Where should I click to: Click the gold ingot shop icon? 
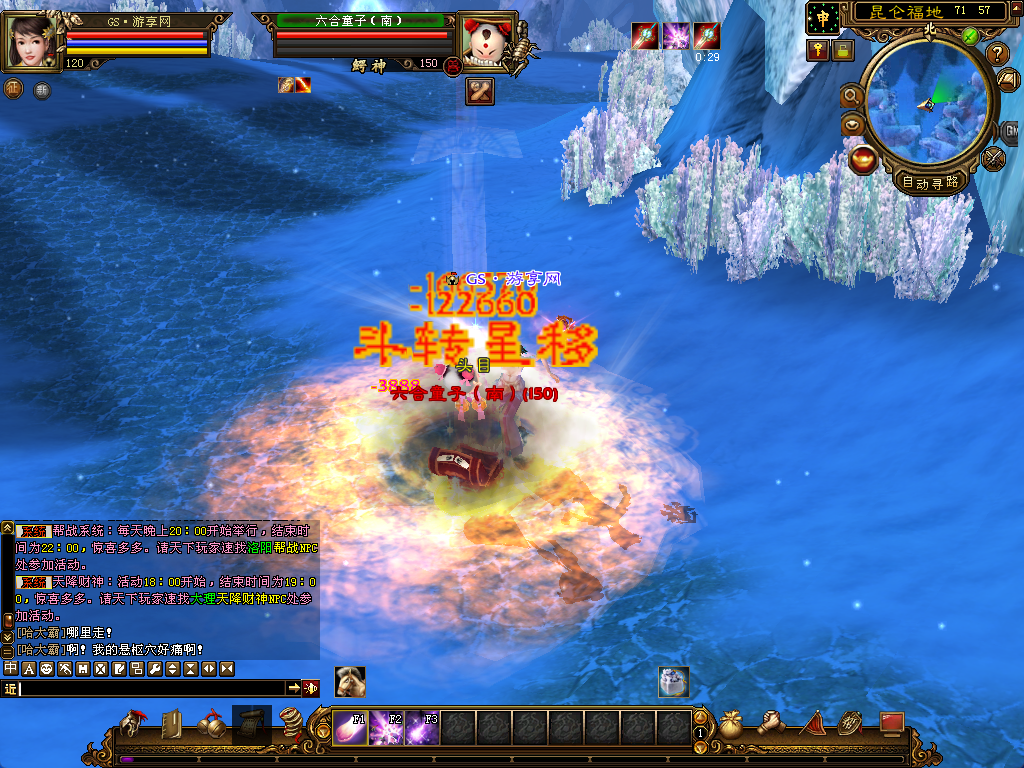[862, 159]
